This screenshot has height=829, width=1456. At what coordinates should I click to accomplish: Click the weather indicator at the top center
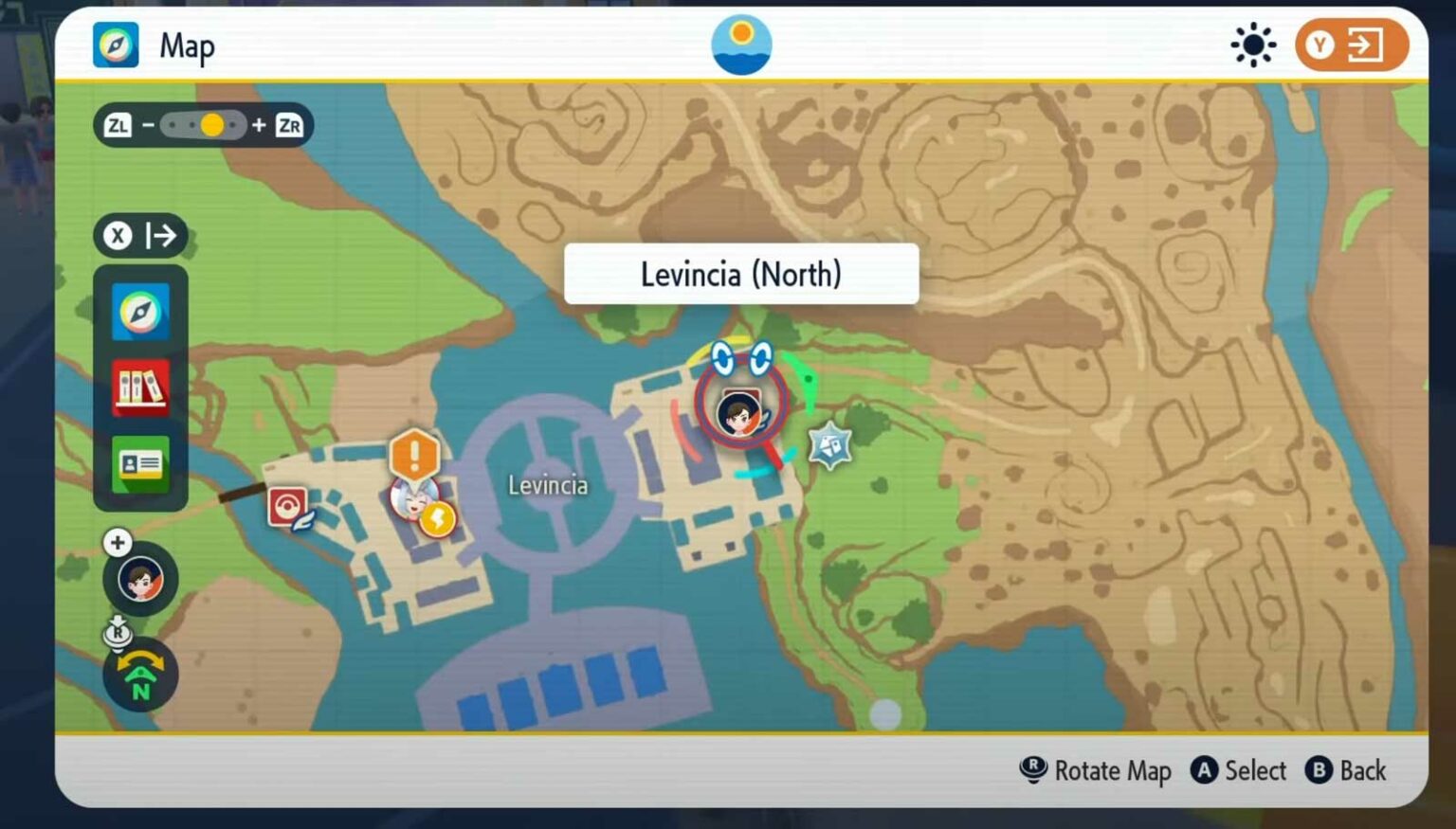[x=741, y=43]
